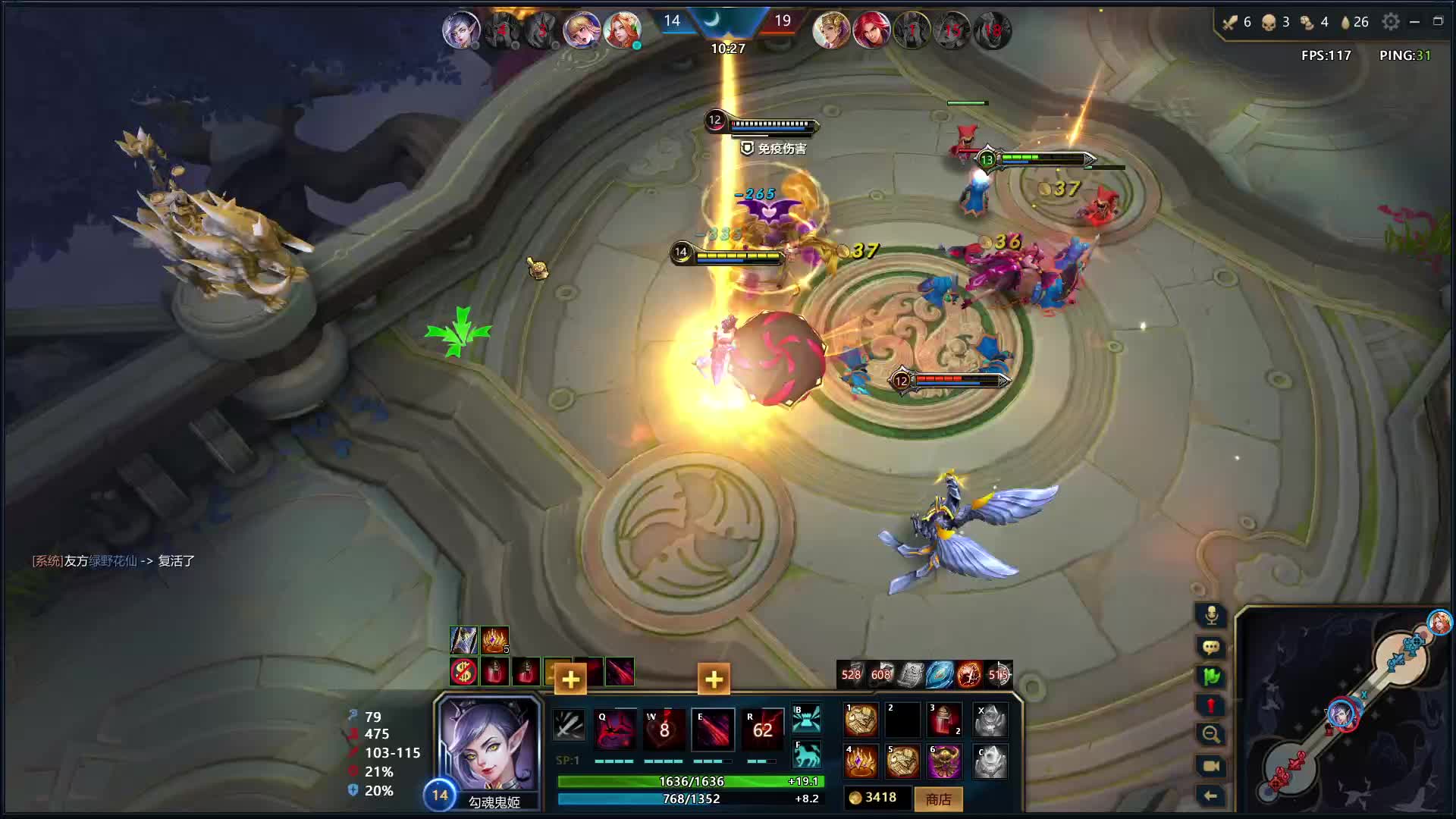Cast the E red slash ability
The height and width of the screenshot is (819, 1456).
(x=713, y=729)
